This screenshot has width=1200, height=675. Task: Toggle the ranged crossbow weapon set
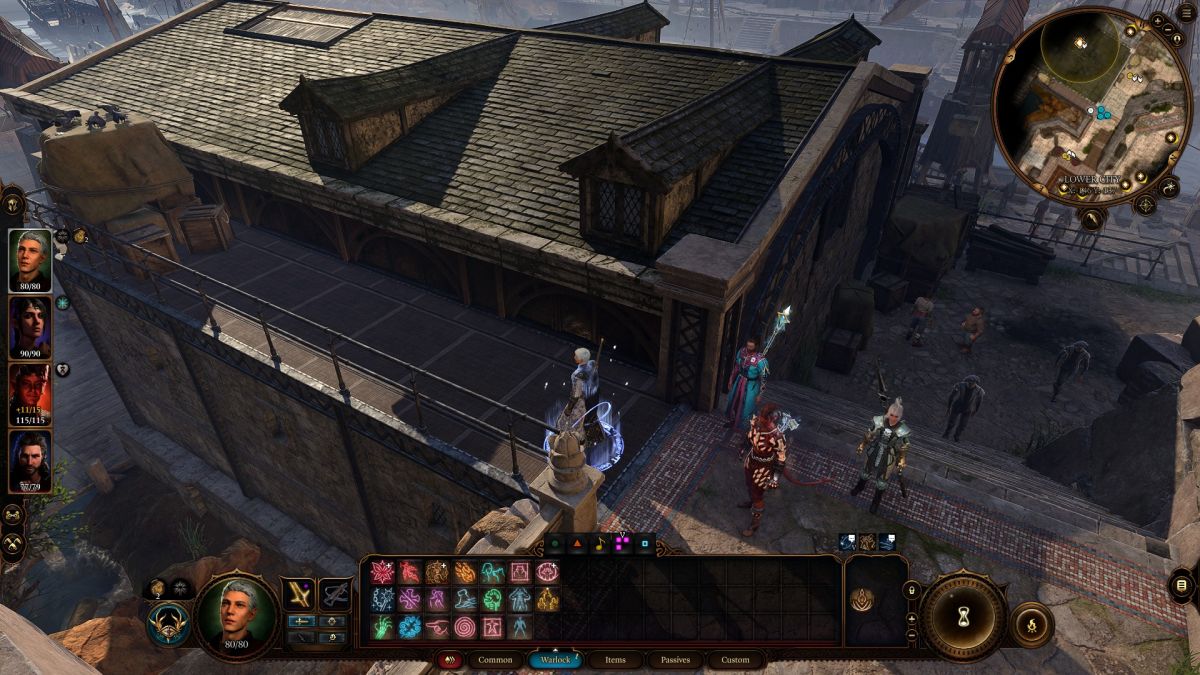click(x=335, y=594)
